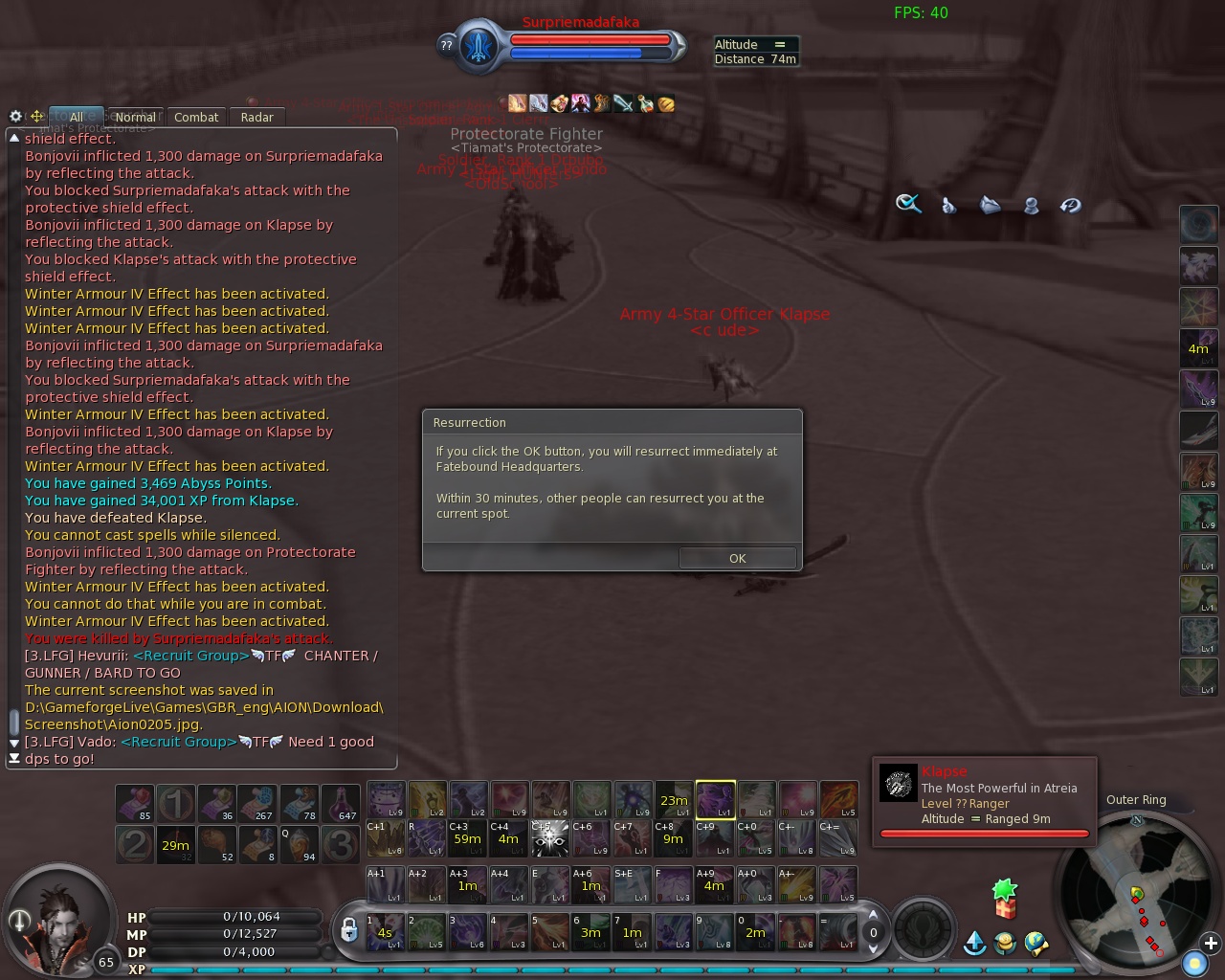
Task: Toggle the chat window move crosshair
Action: point(36,116)
